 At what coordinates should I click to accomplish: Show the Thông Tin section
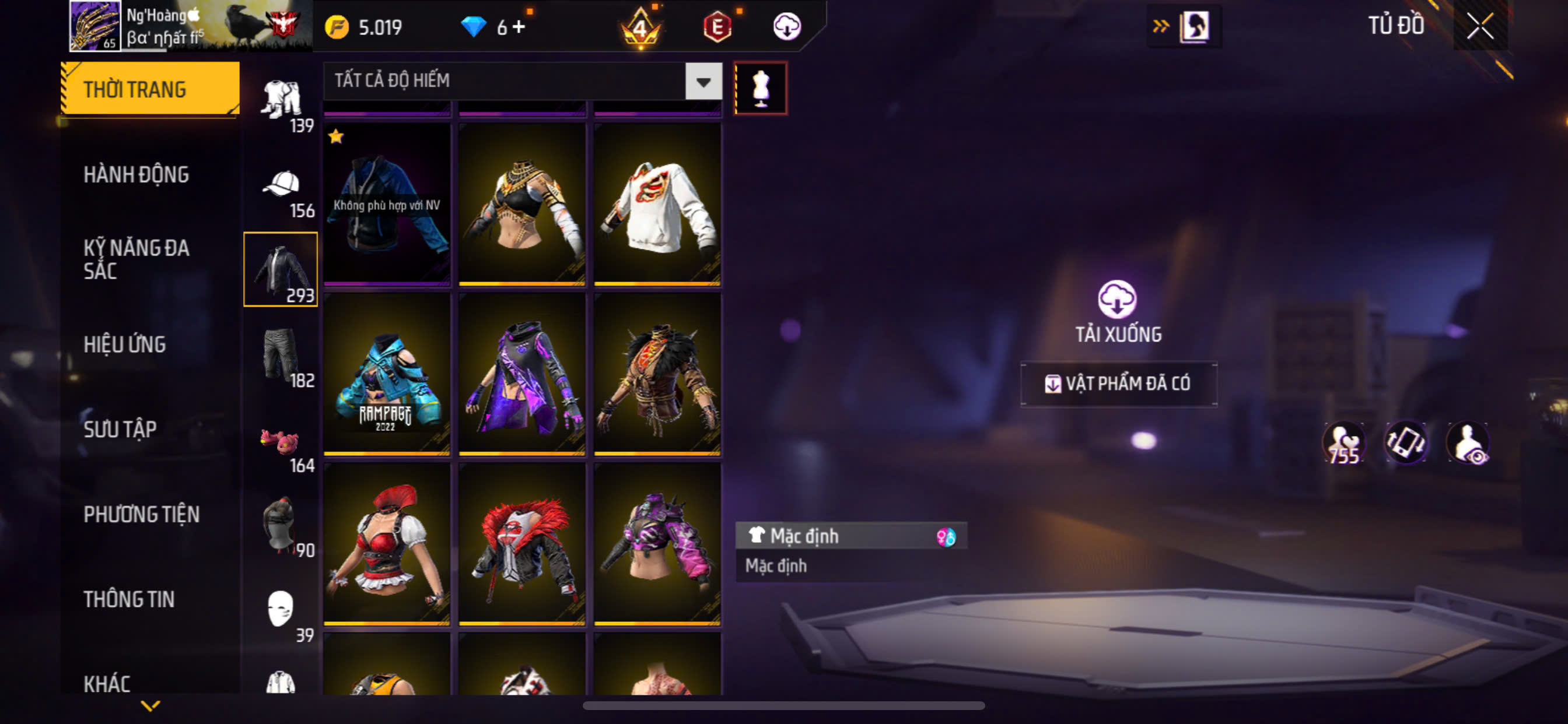129,599
